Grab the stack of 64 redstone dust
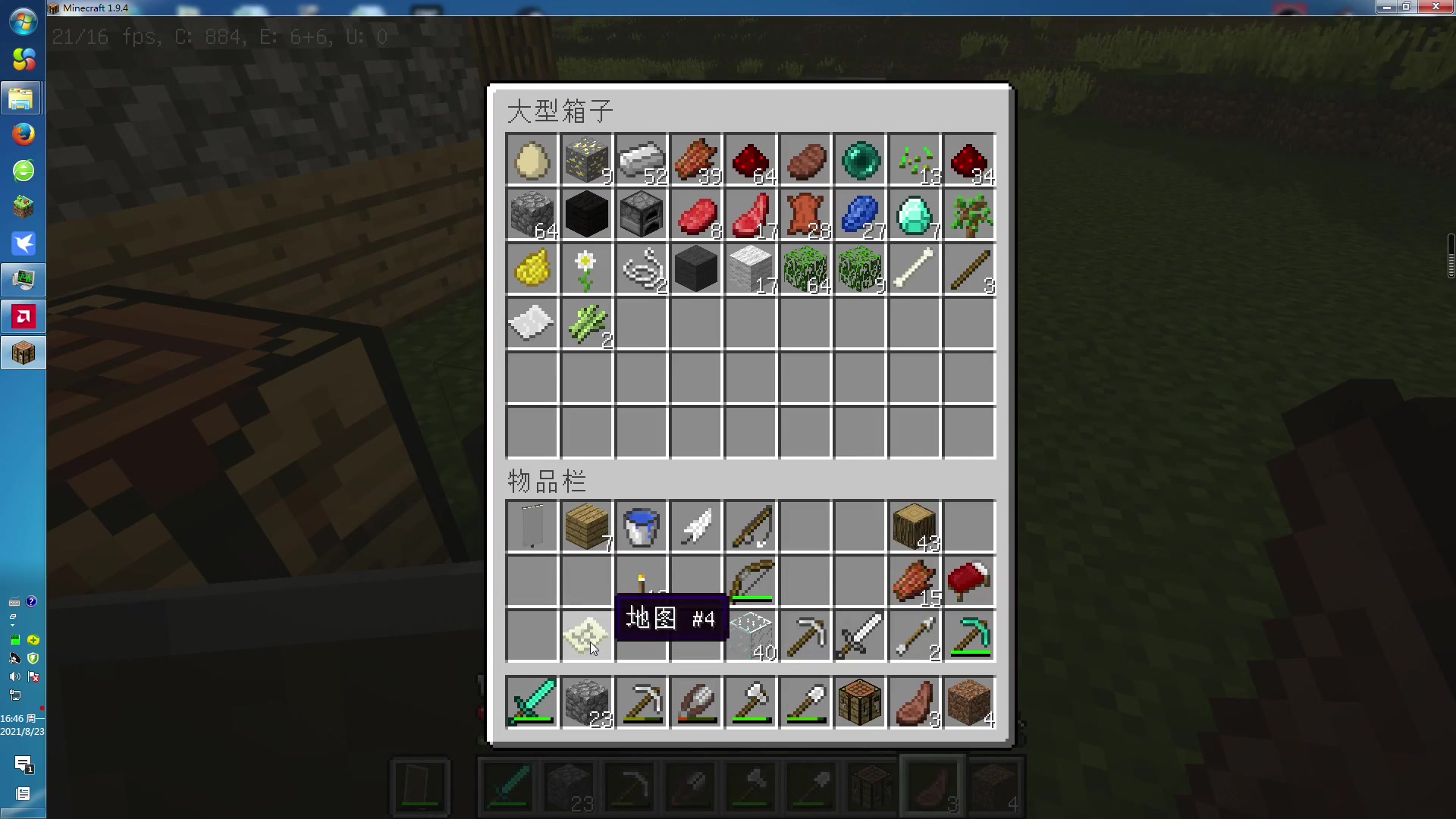1456x819 pixels. pyautogui.click(x=750, y=160)
